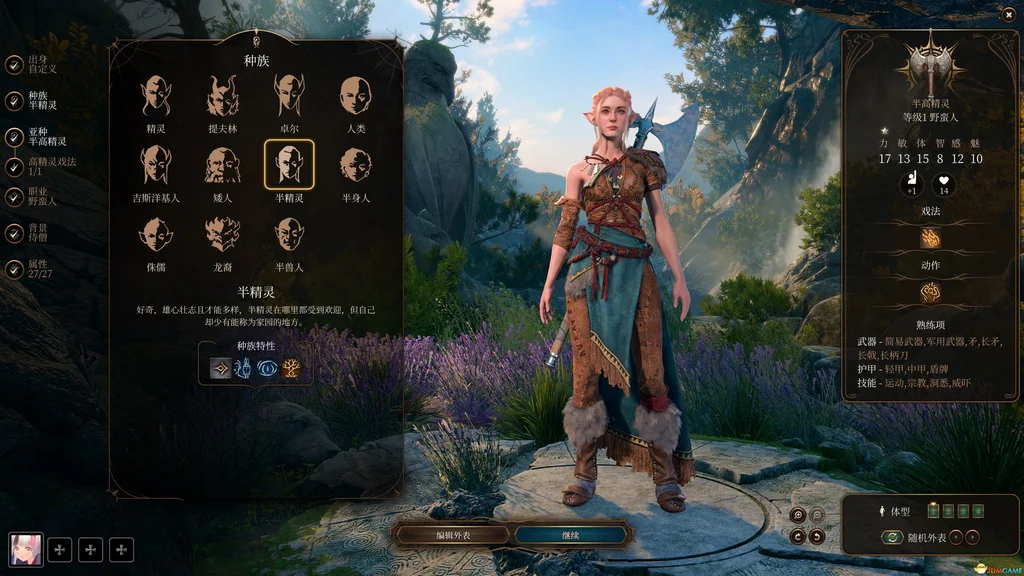The image size is (1024, 576).
Task: Close the character creation screen
Action: point(1006,14)
